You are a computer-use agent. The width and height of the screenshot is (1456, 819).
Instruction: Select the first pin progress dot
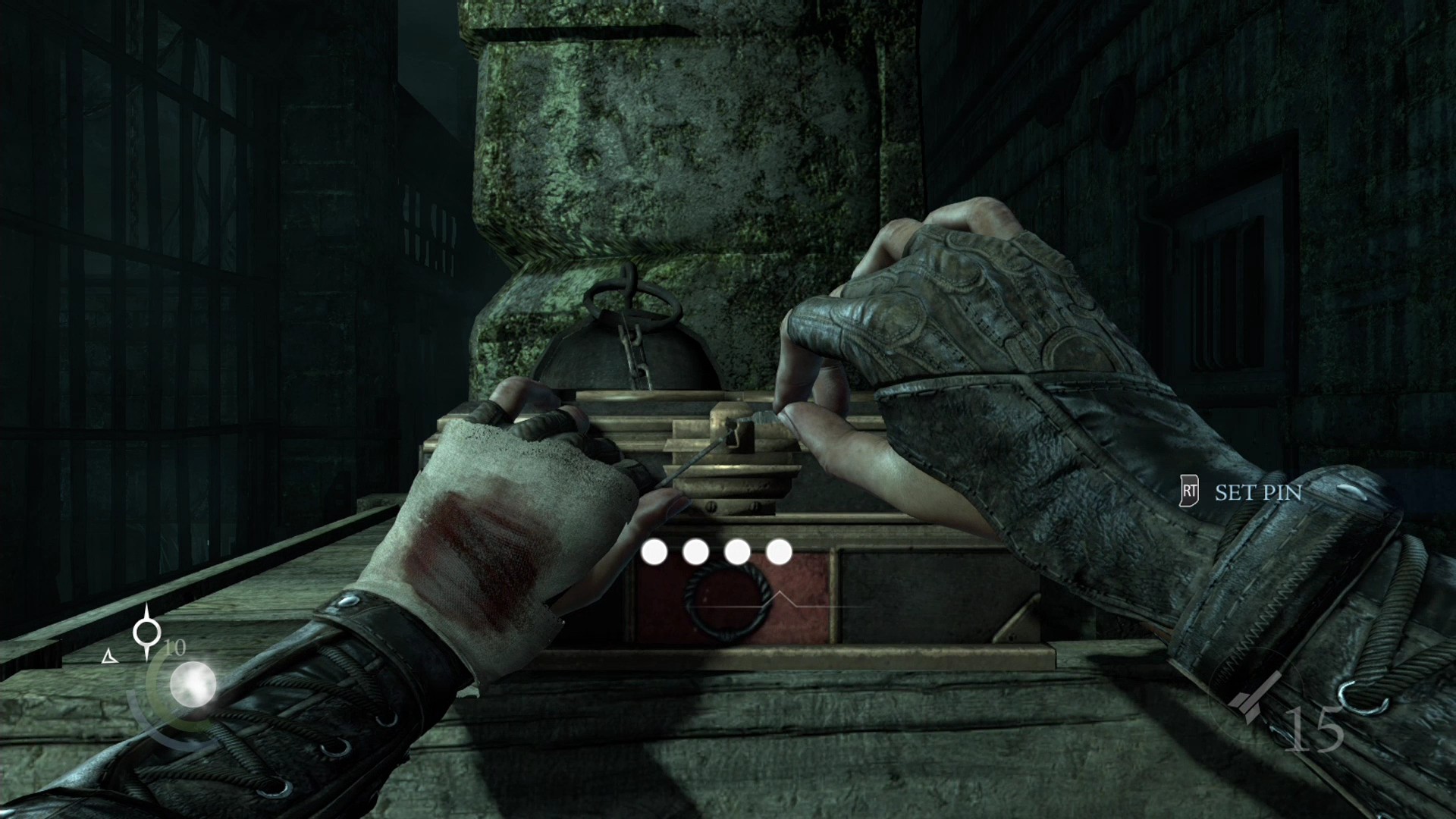[x=654, y=552]
